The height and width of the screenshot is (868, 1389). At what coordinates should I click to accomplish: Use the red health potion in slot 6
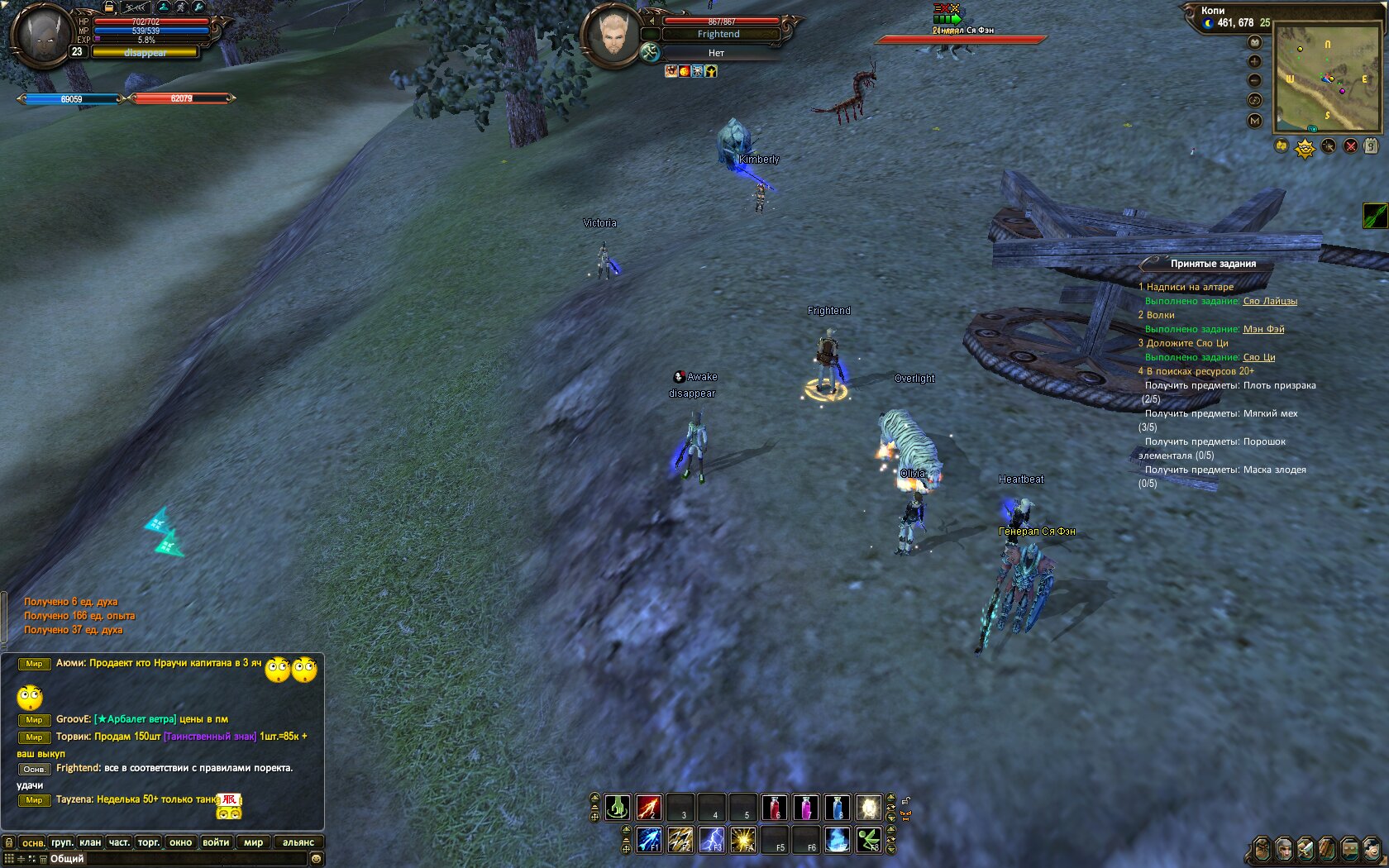[x=774, y=807]
